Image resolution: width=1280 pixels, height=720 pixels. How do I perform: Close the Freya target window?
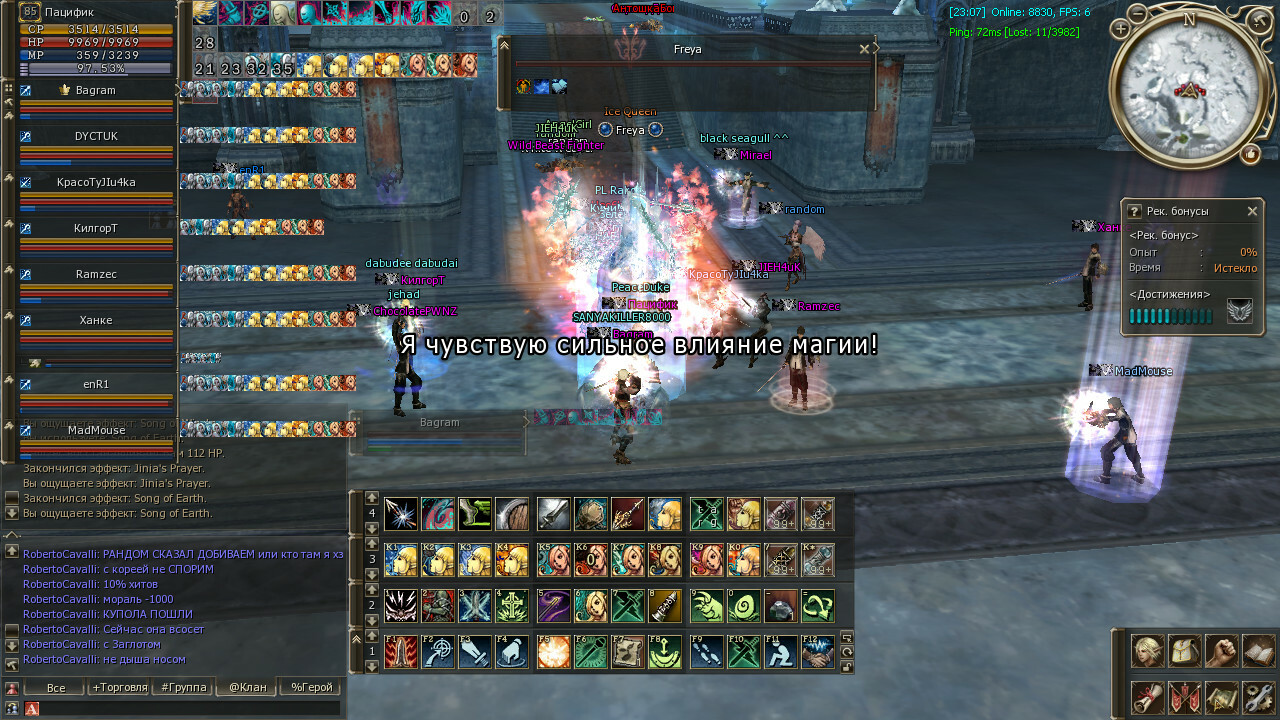864,49
